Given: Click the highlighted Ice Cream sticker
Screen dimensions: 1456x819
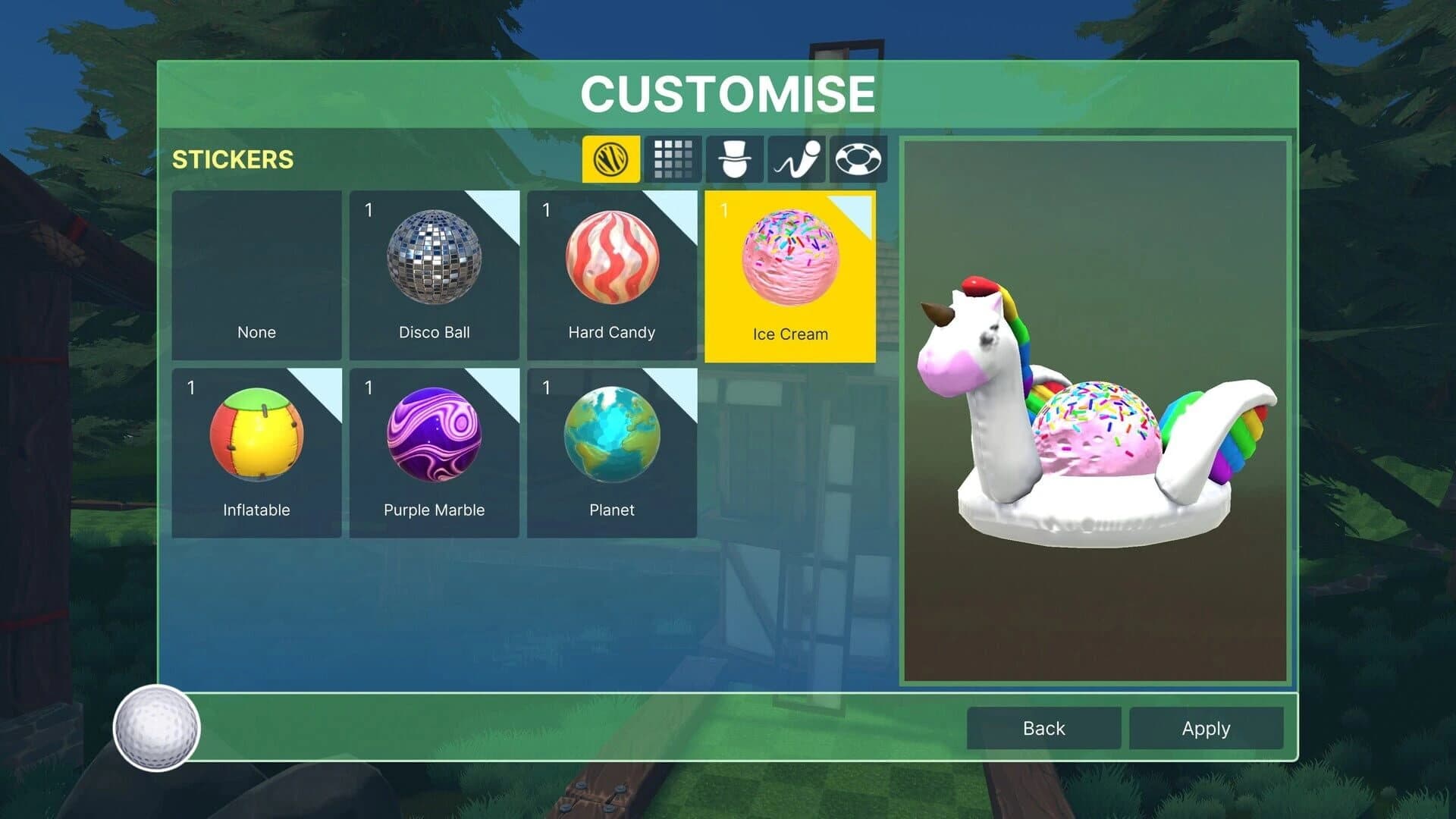Looking at the screenshot, I should (790, 273).
